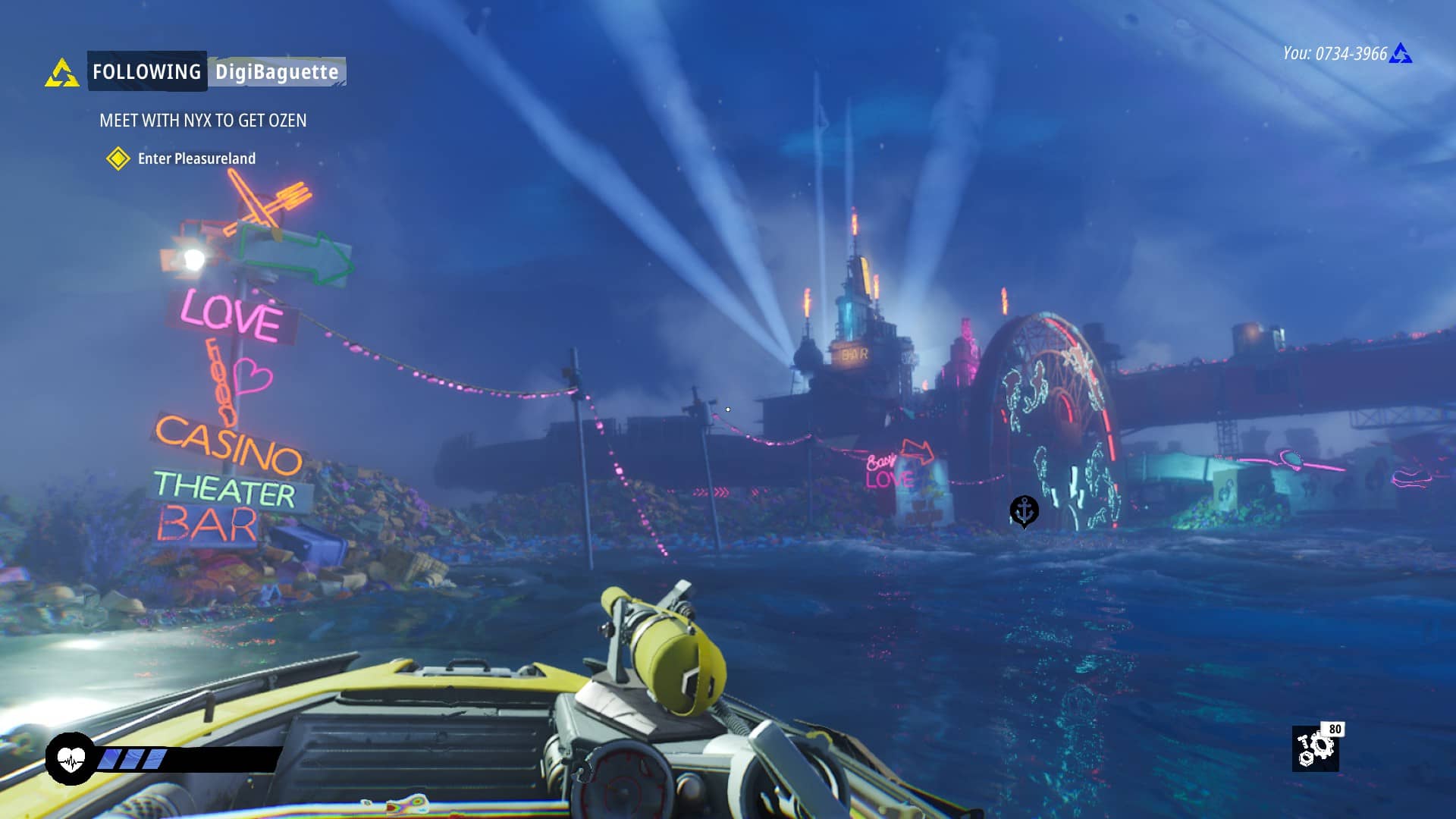Select the FOLLOWING DigiBaguette player banner

(x=217, y=72)
